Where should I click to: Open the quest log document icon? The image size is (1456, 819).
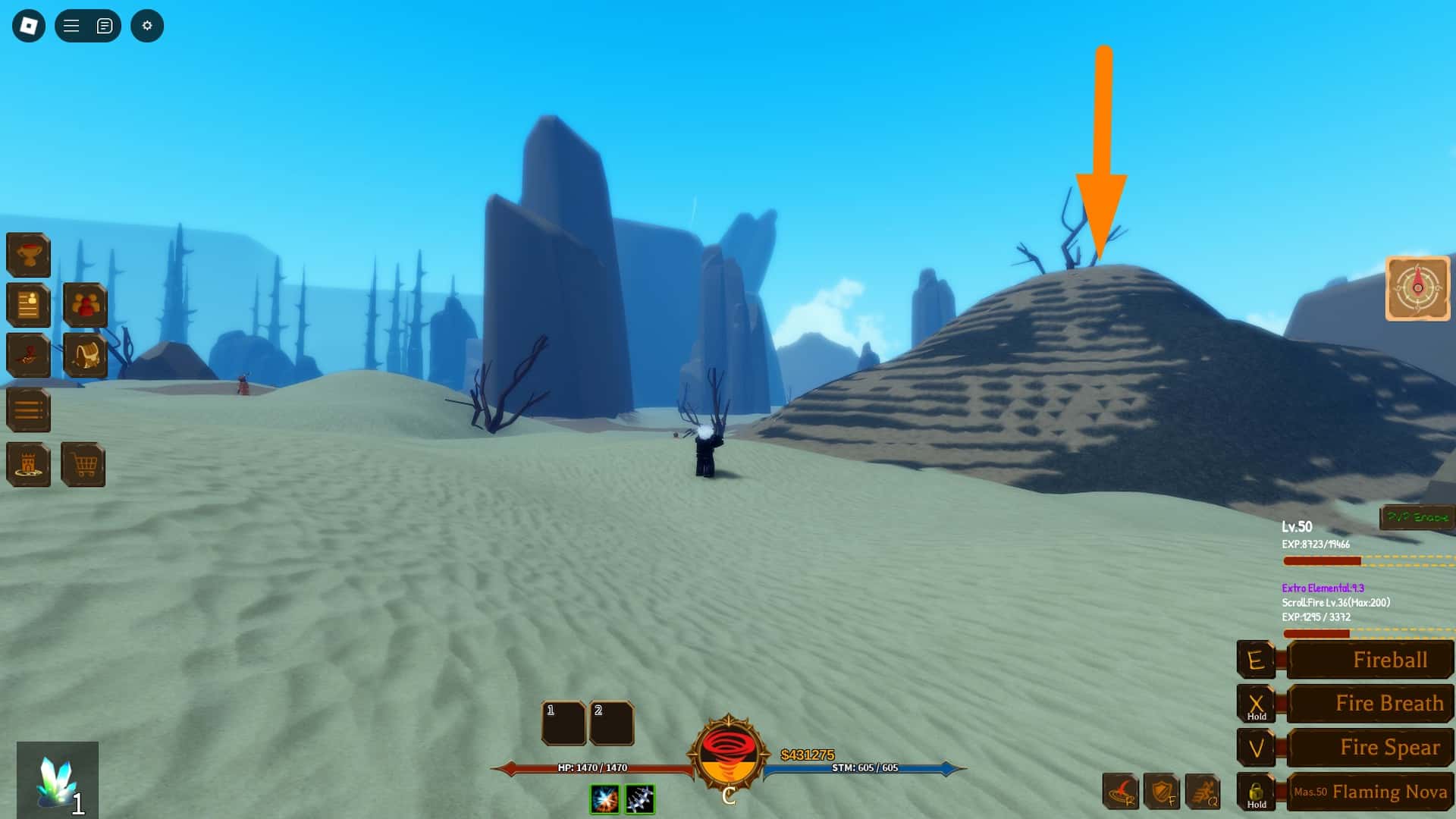click(28, 306)
